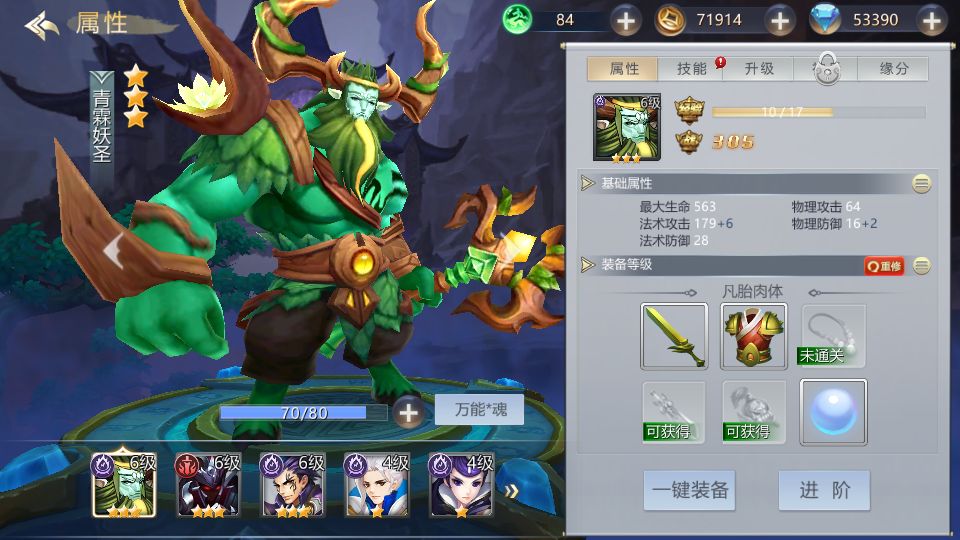The width and height of the screenshot is (960, 540).
Task: Tap the 进阶 button
Action: click(x=824, y=491)
